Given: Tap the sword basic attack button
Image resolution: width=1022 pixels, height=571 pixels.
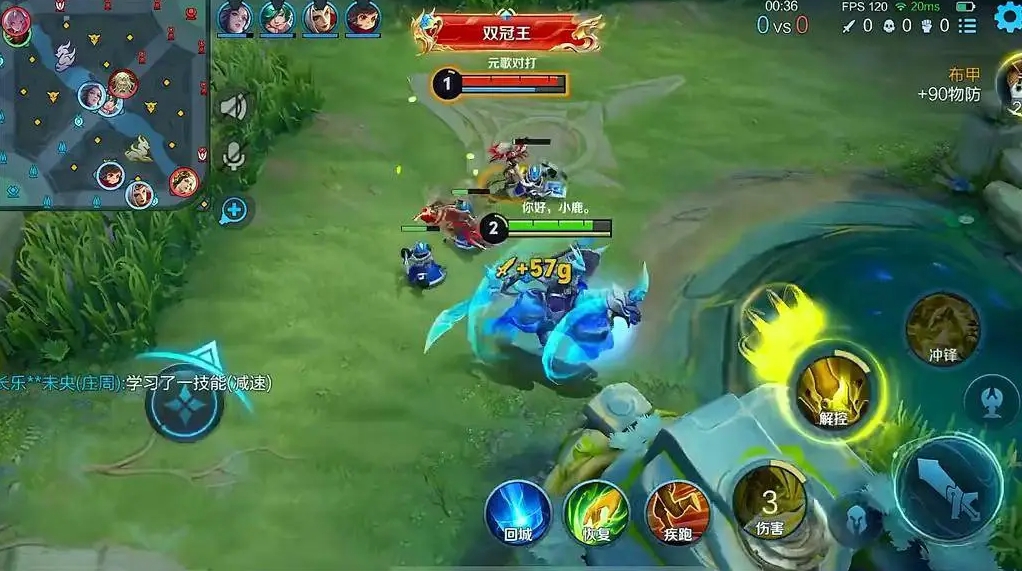Looking at the screenshot, I should (948, 486).
